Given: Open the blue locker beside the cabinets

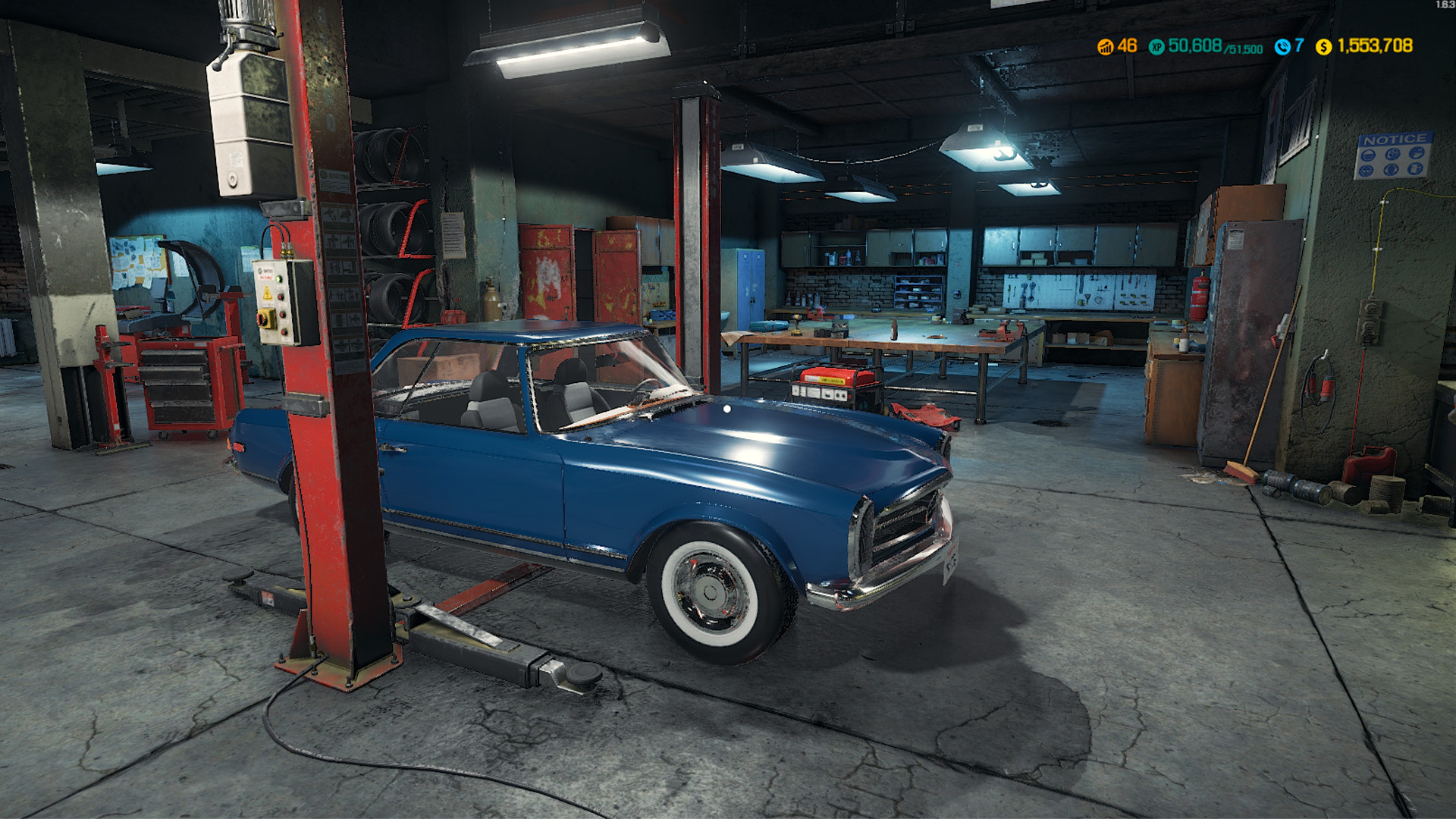Looking at the screenshot, I should click(751, 288).
